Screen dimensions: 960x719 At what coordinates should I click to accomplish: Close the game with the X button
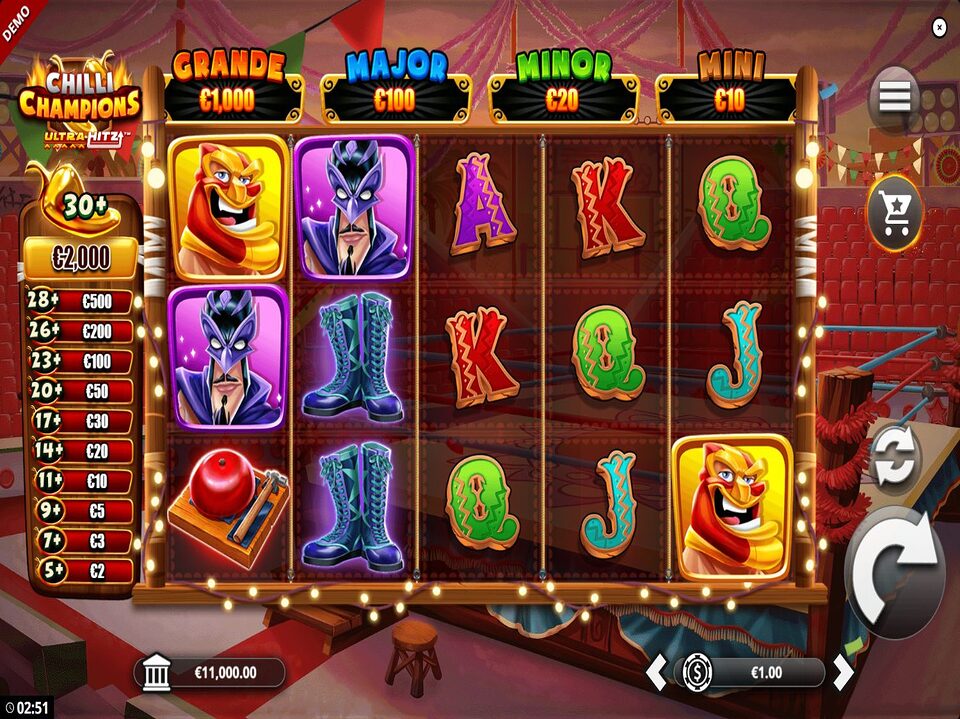[938, 28]
